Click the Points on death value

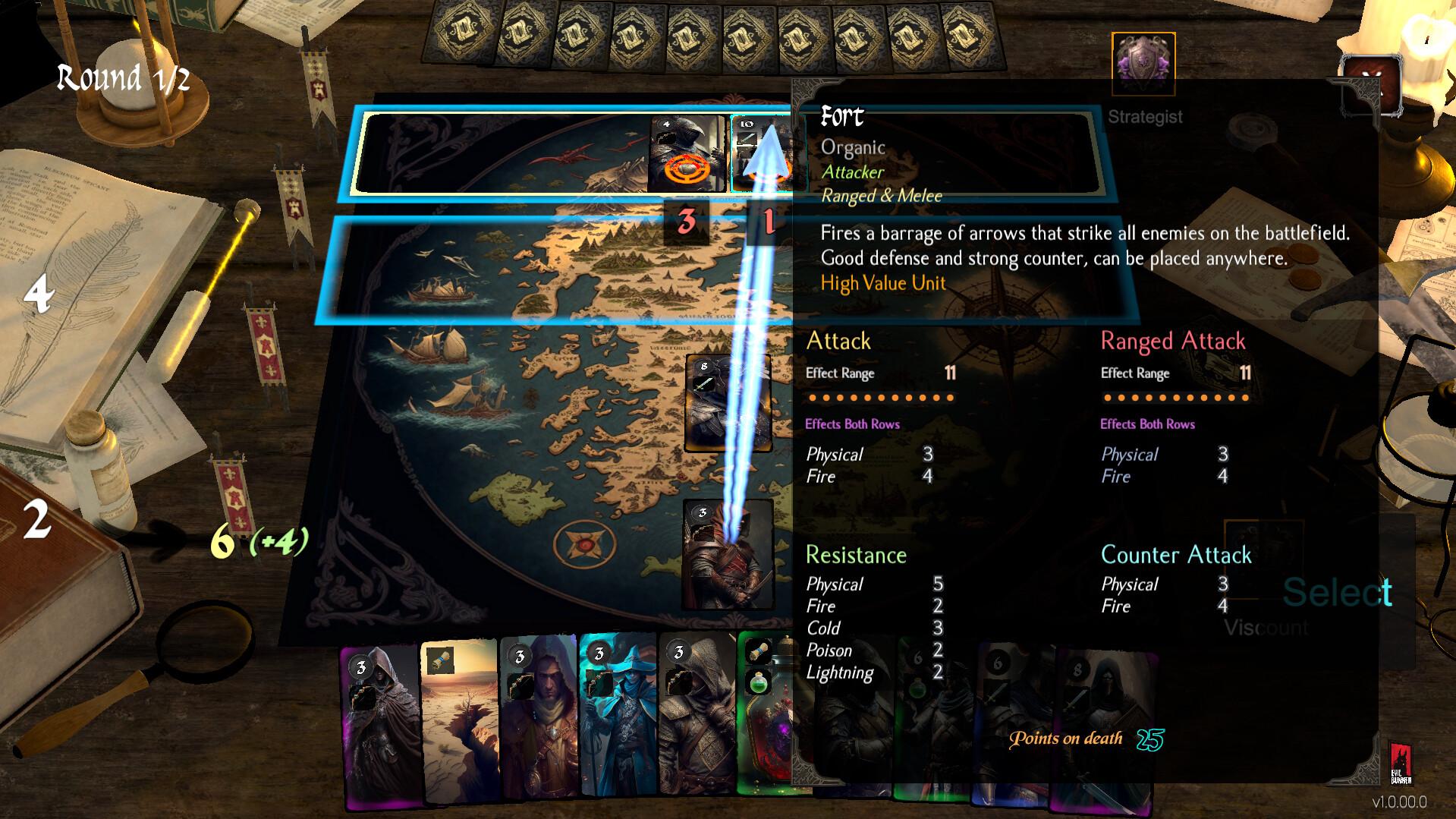pos(1147,739)
